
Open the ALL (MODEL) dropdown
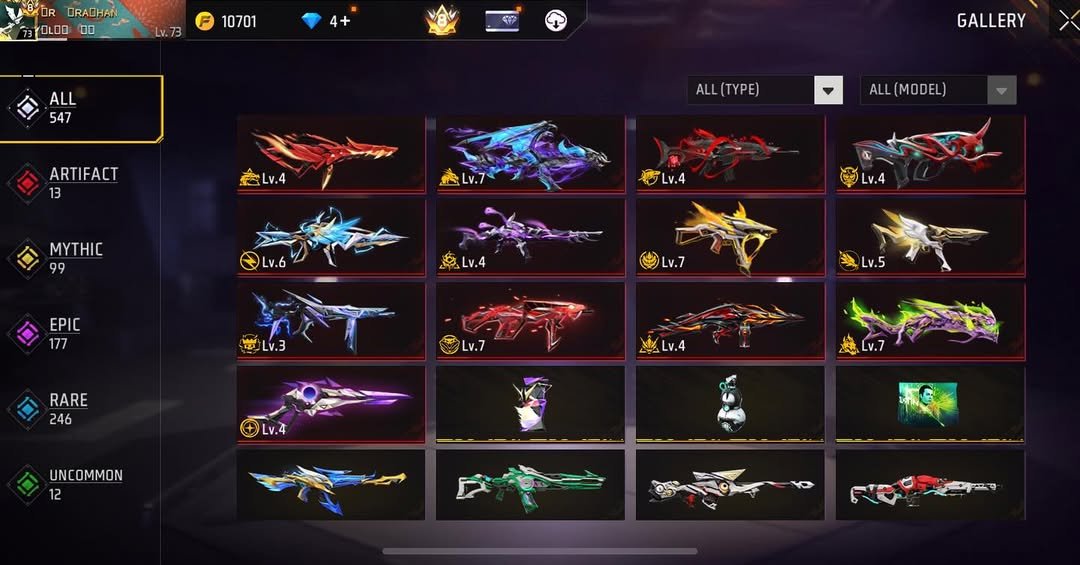[938, 90]
